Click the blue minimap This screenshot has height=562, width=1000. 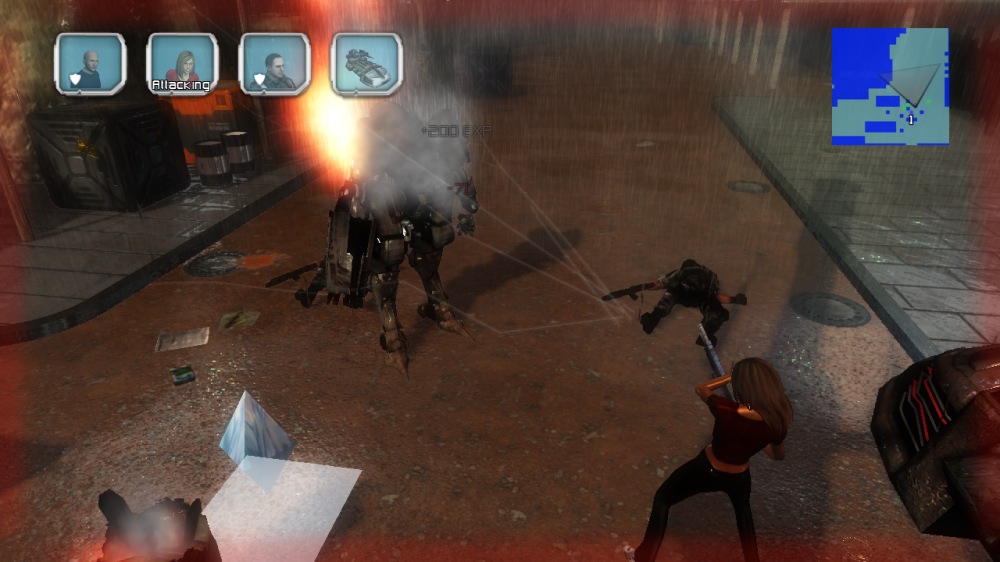890,86
